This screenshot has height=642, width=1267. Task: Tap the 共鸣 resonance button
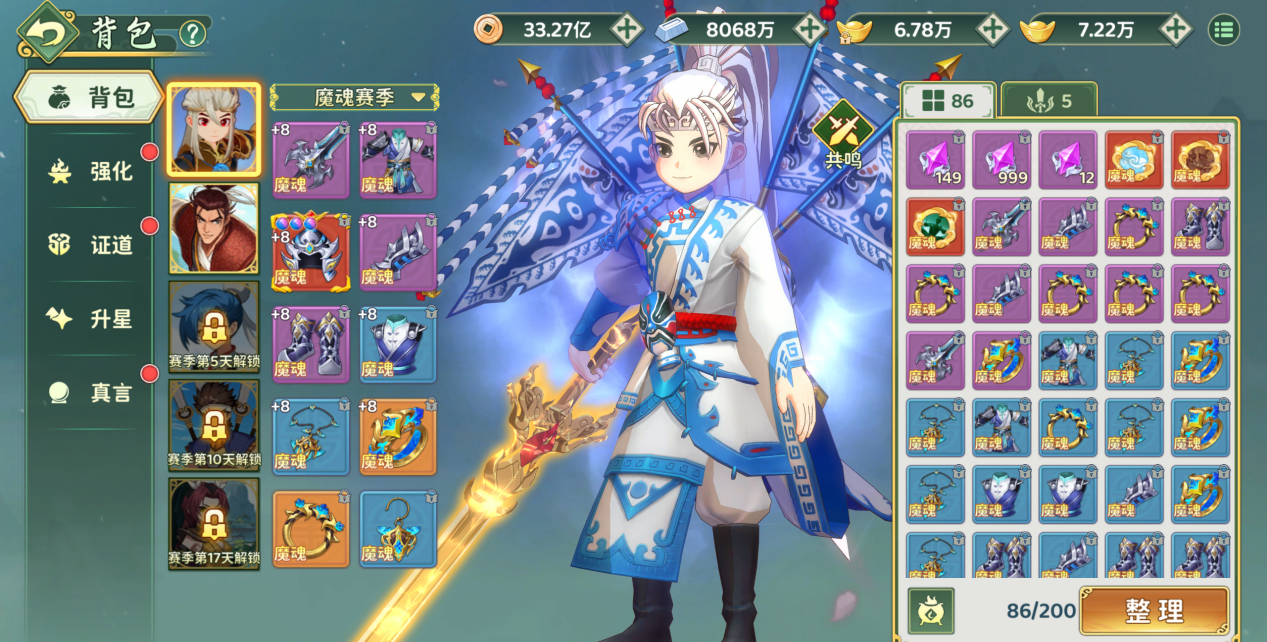[x=842, y=133]
